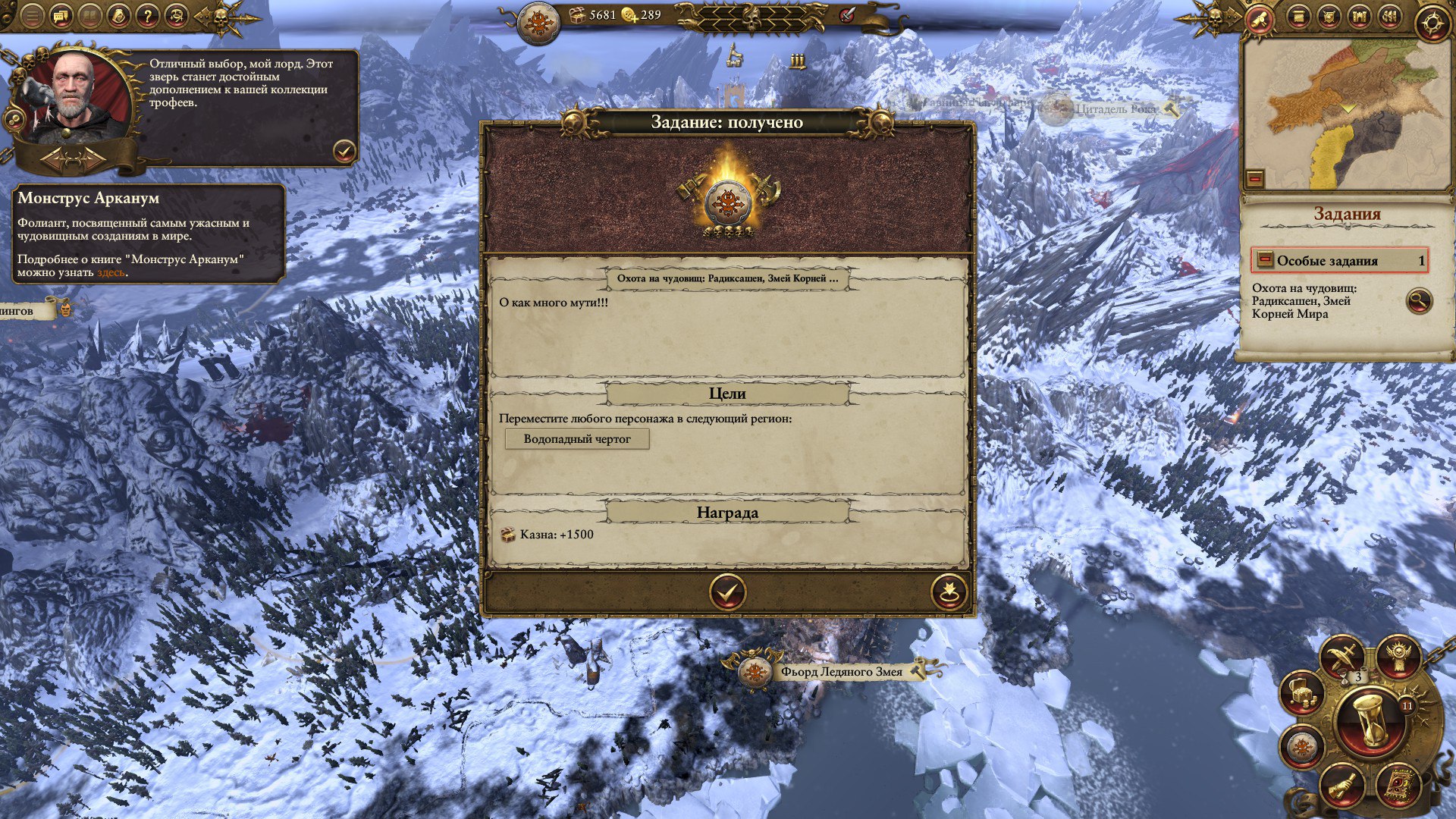Image resolution: width=1456 pixels, height=819 pixels.
Task: Open the chat speech-bubbles button
Action: tap(61, 15)
